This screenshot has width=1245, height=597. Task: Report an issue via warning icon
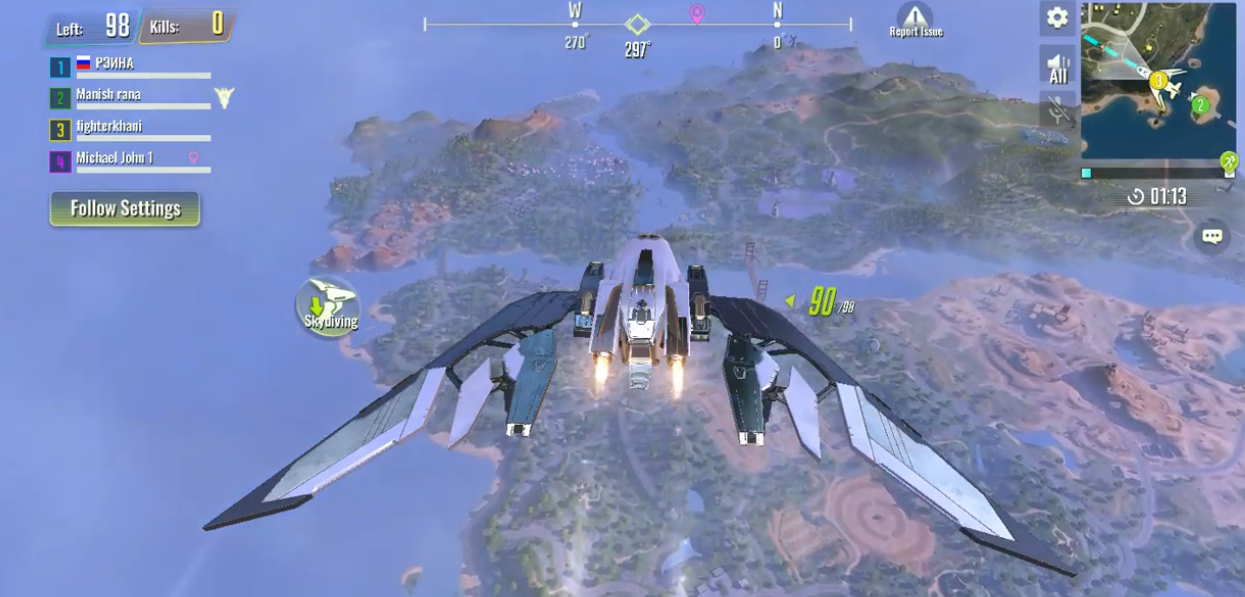tap(915, 20)
